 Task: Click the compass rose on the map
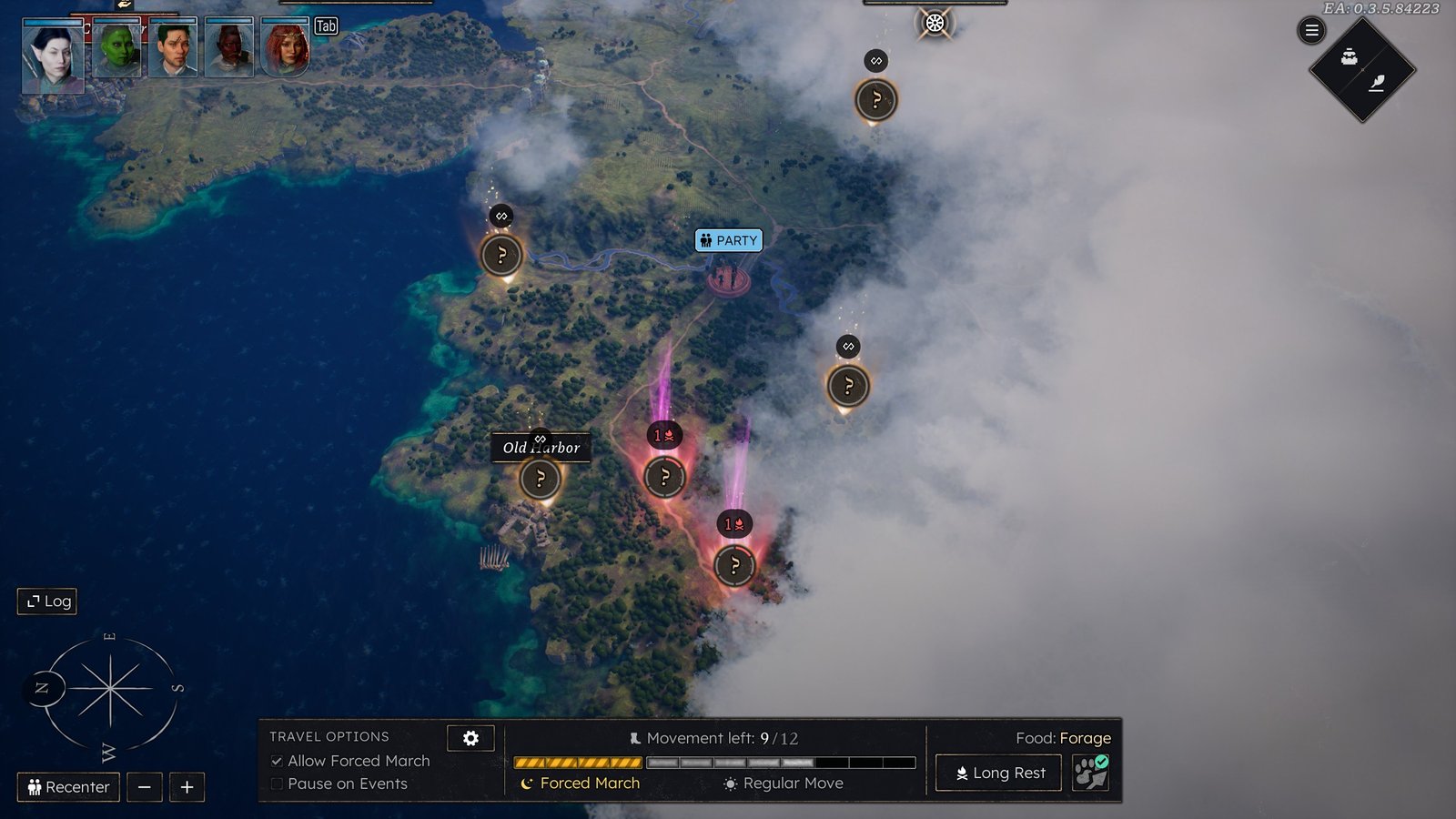(x=109, y=689)
